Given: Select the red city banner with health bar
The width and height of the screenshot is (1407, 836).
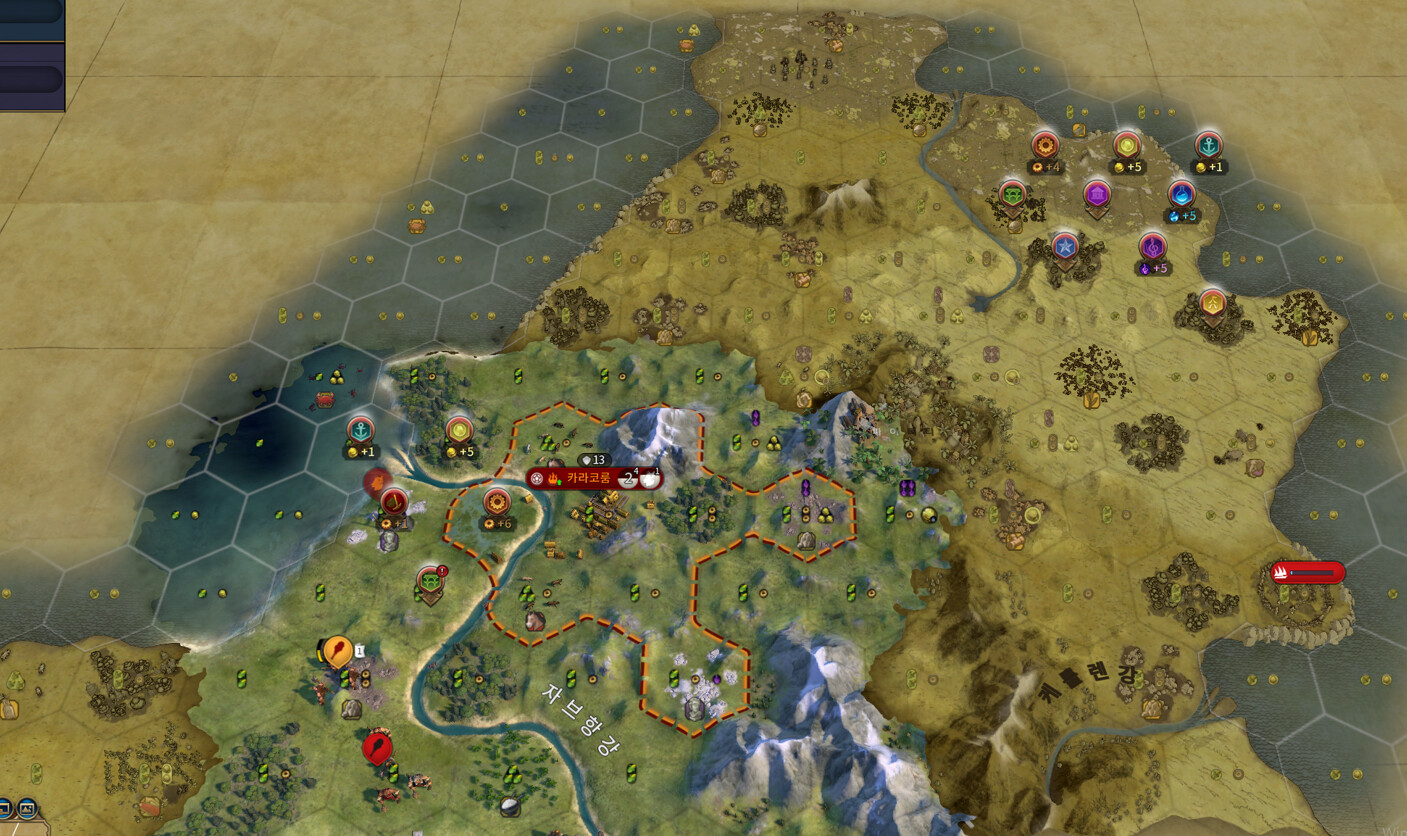Looking at the screenshot, I should [x=1307, y=572].
